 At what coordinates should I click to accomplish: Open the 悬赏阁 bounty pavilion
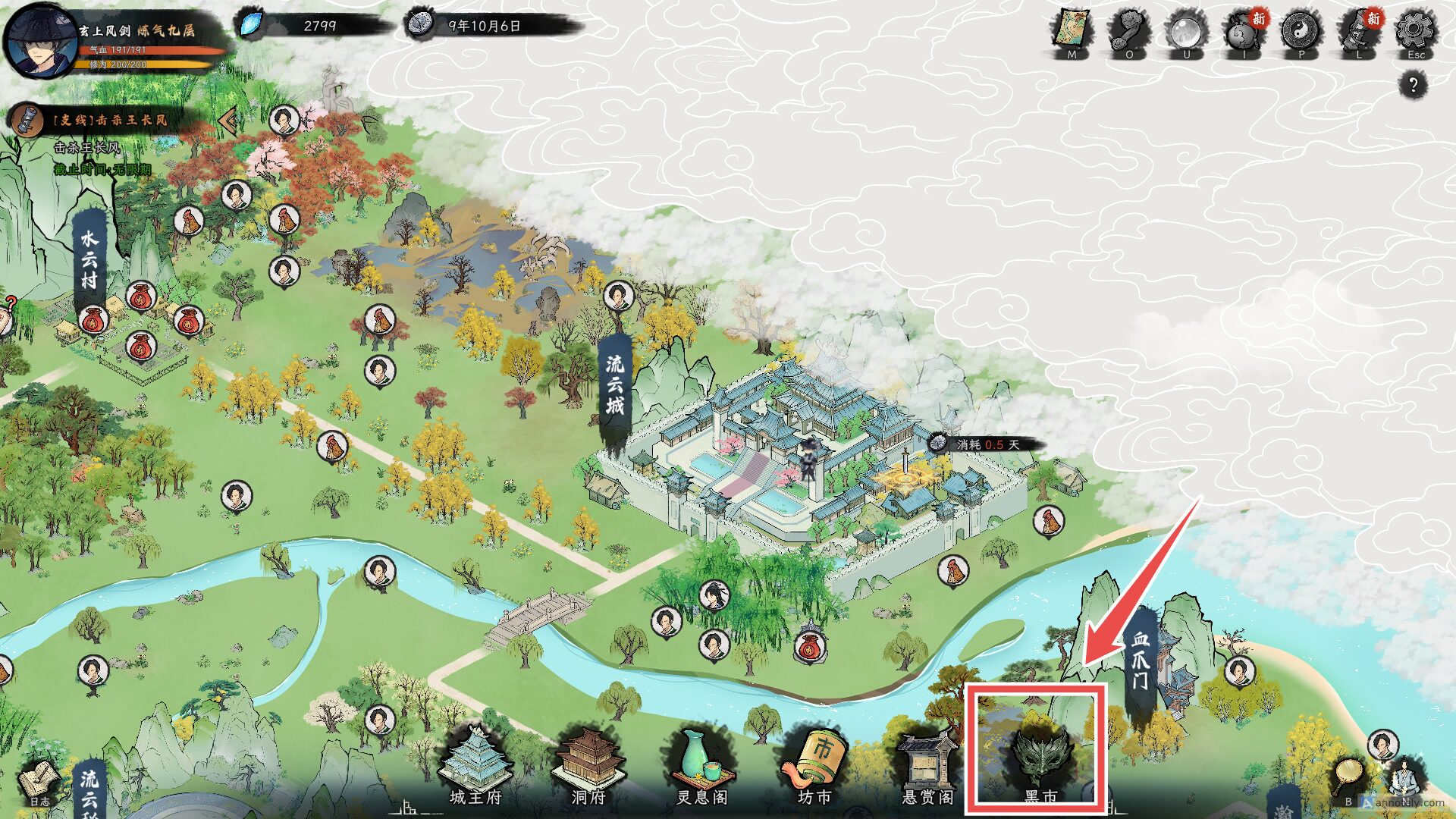pyautogui.click(x=928, y=766)
